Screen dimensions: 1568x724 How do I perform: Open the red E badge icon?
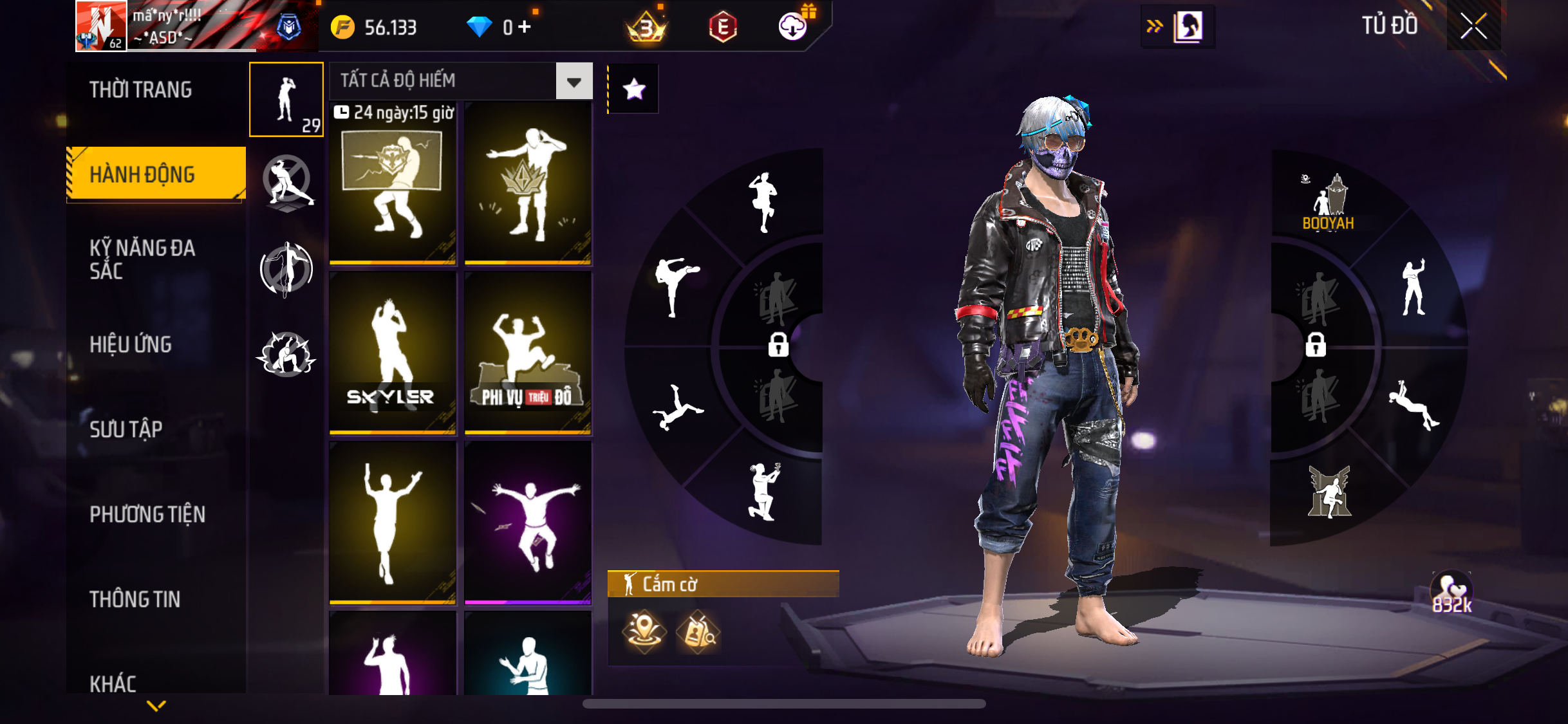click(723, 27)
